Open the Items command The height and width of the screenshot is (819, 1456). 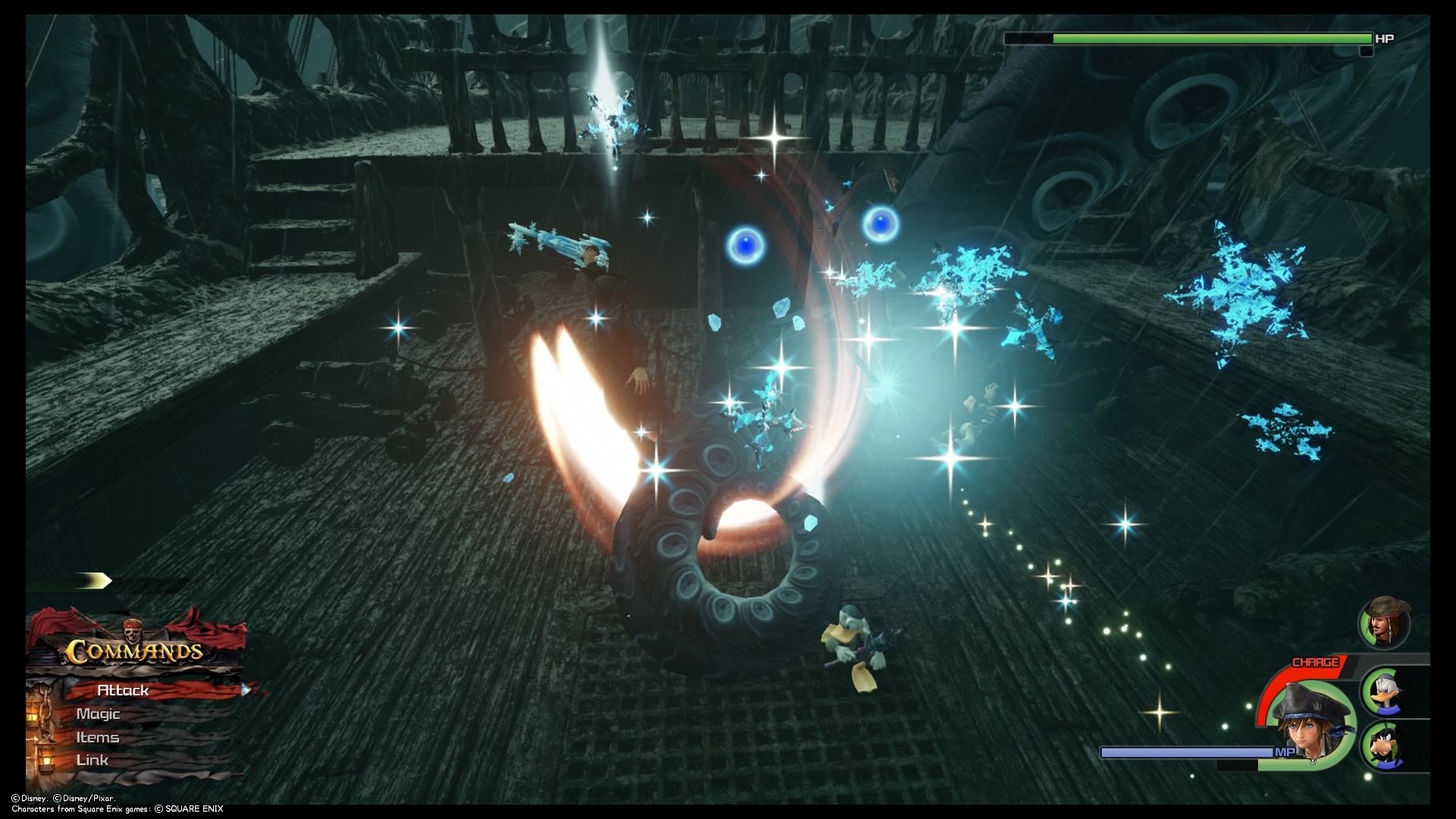pyautogui.click(x=98, y=737)
